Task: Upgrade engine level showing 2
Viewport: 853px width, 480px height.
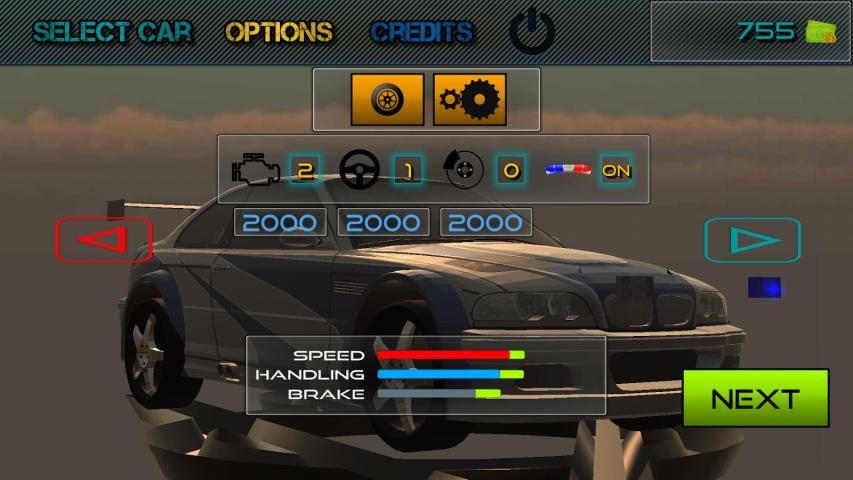Action: coord(305,170)
